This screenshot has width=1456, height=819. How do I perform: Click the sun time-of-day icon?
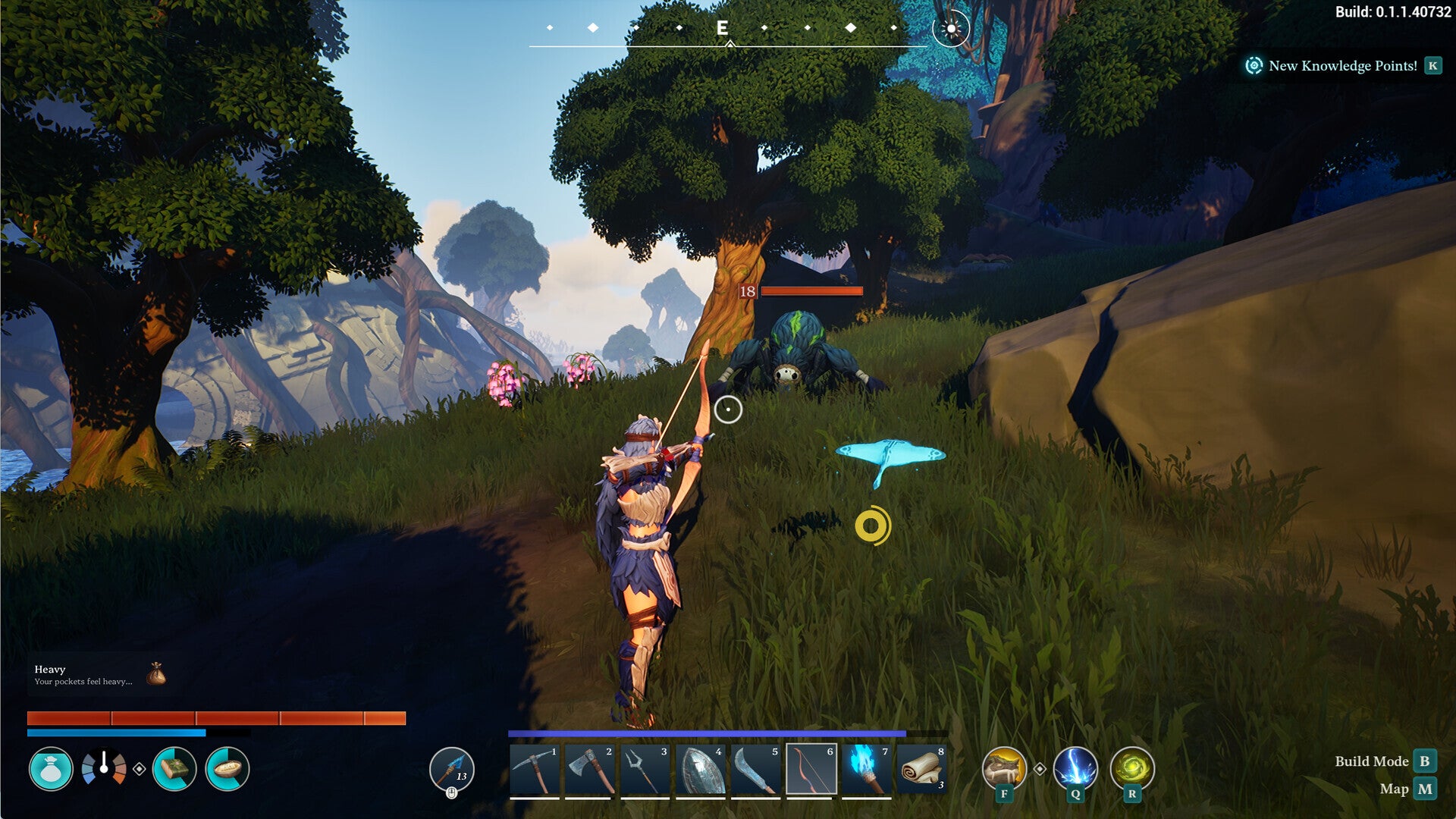951,29
